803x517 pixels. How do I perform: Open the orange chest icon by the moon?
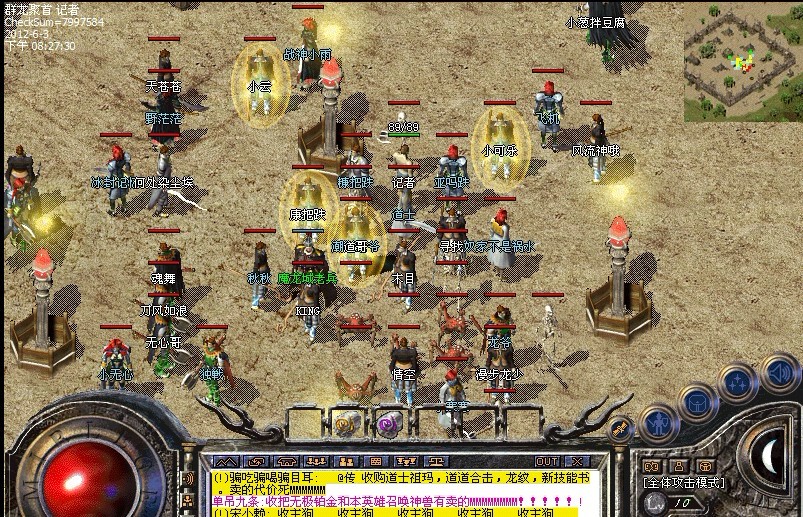pyautogui.click(x=704, y=465)
